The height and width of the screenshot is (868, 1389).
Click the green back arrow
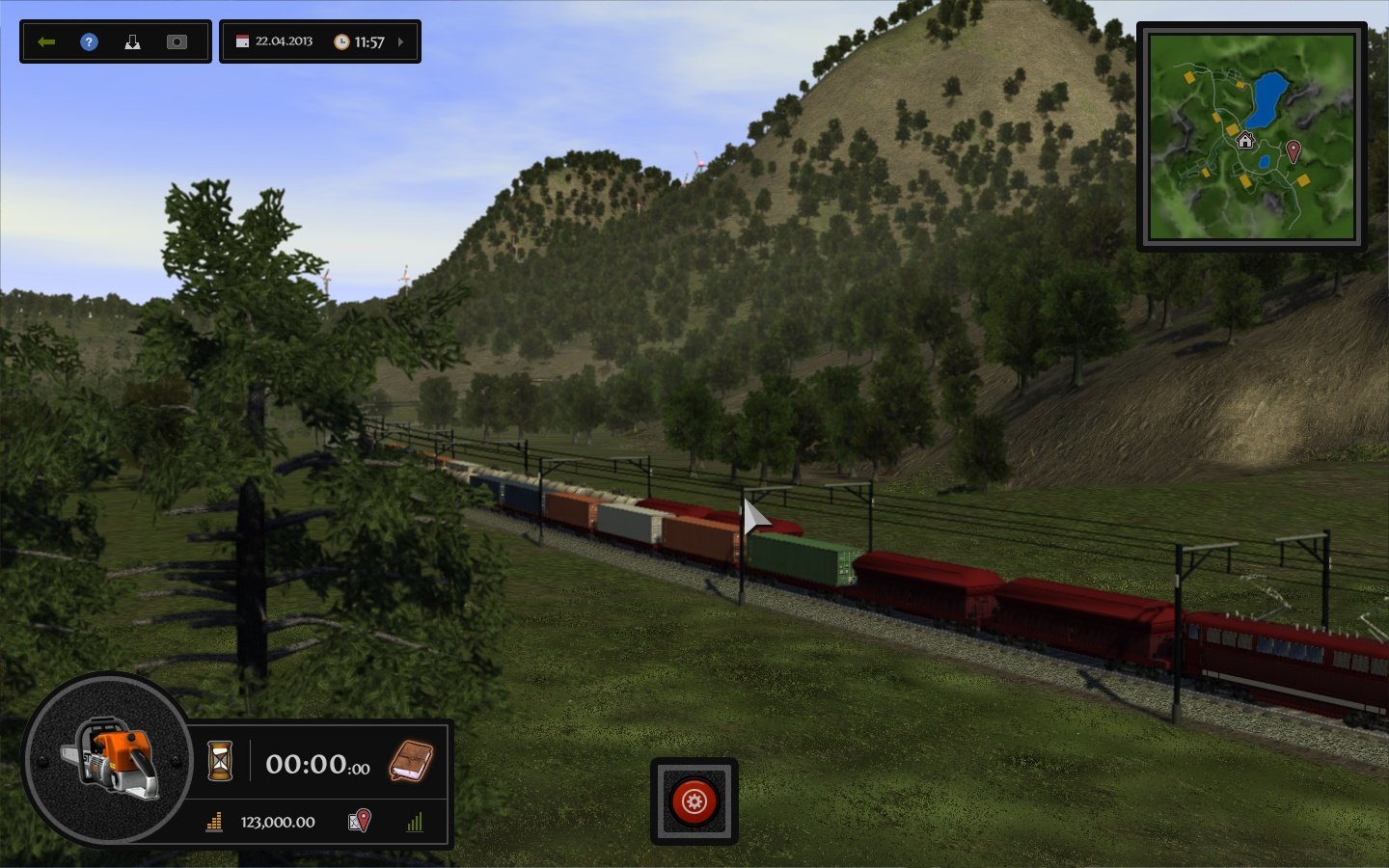point(46,41)
